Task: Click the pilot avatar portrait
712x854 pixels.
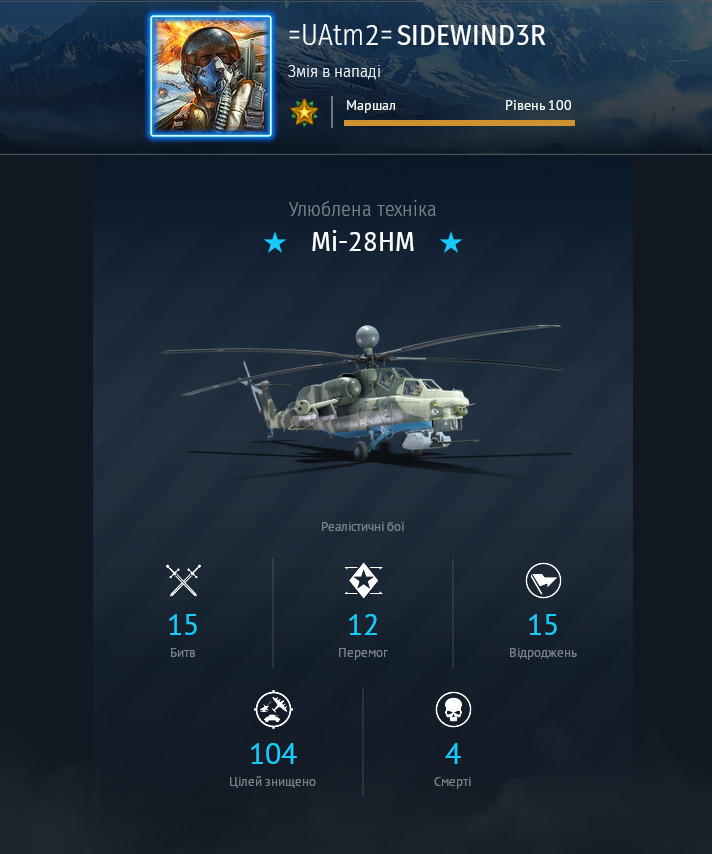Action: pyautogui.click(x=211, y=75)
